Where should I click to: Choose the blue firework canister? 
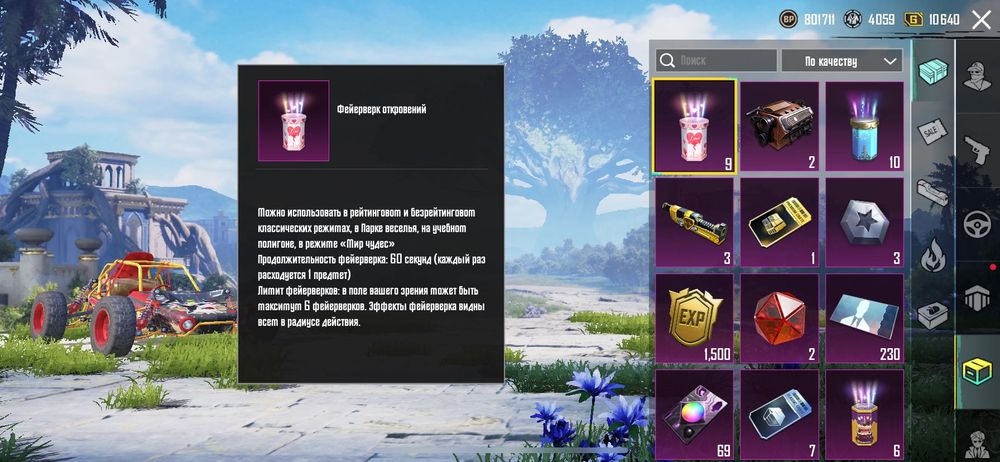(x=863, y=127)
